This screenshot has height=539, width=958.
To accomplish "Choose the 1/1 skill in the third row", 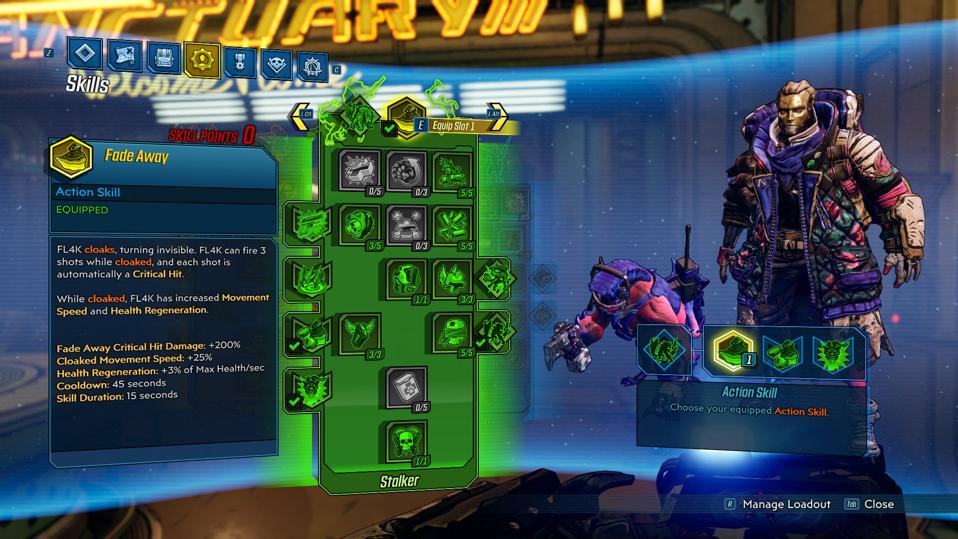I will [x=406, y=280].
